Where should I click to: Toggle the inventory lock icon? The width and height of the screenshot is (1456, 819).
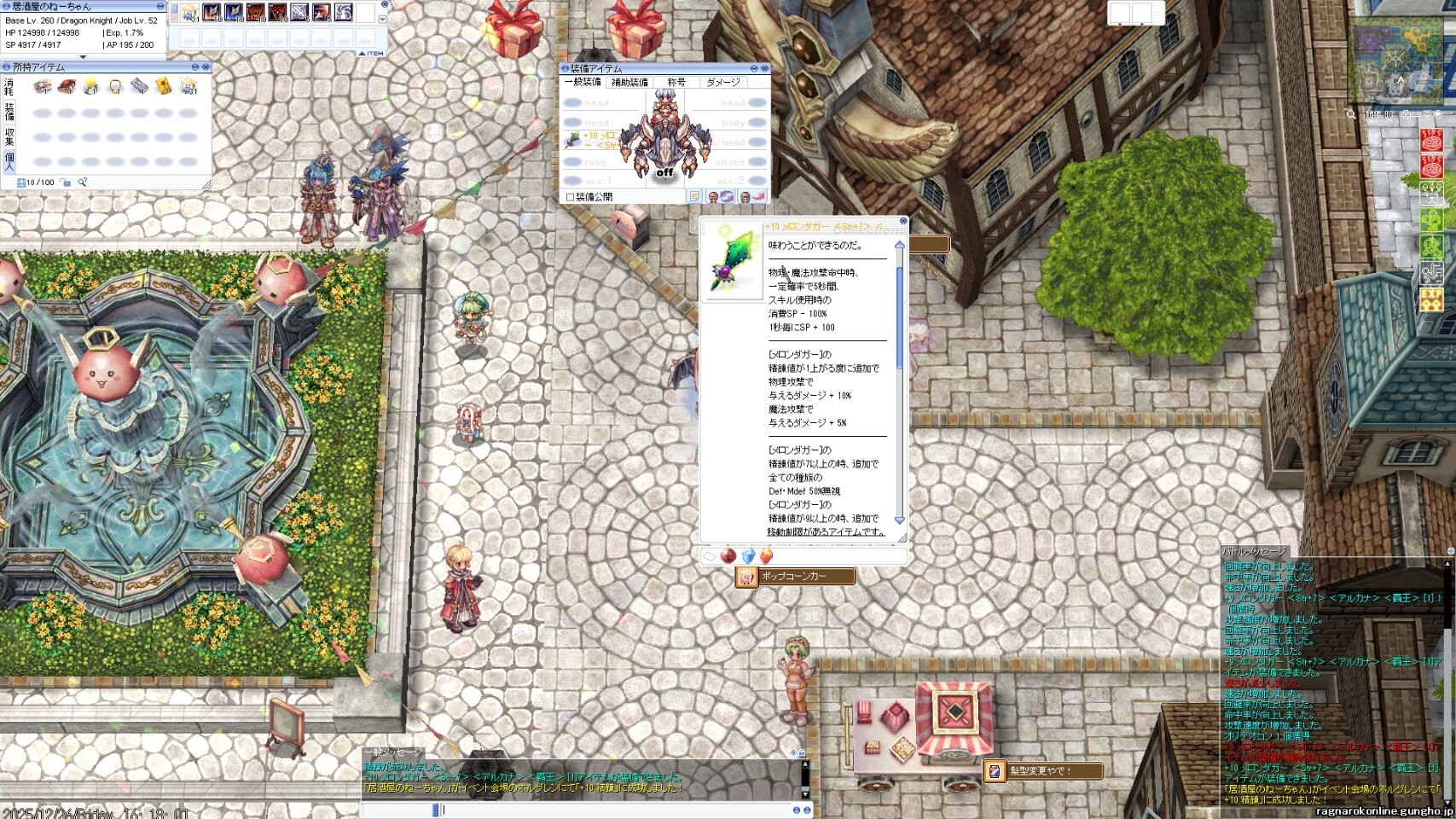coord(66,183)
